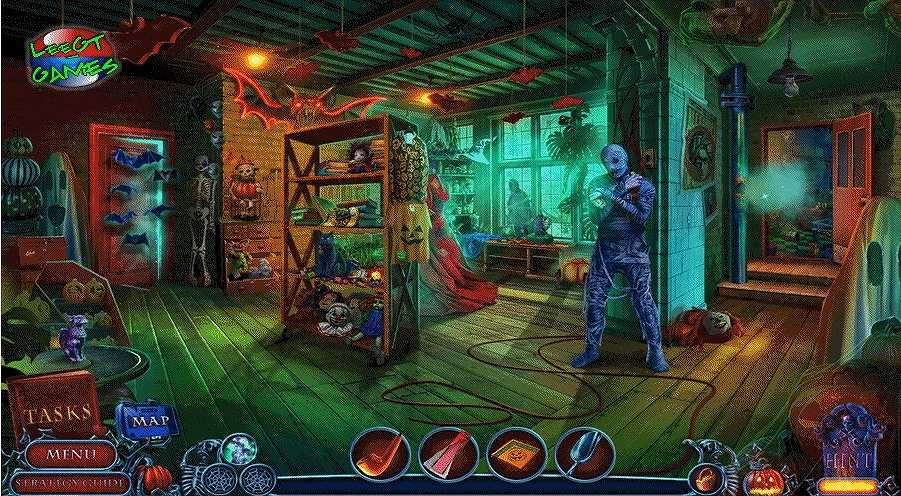Screen dimensions: 901x496
Task: Click the glowing green orb collectible icon
Action: point(241,449)
